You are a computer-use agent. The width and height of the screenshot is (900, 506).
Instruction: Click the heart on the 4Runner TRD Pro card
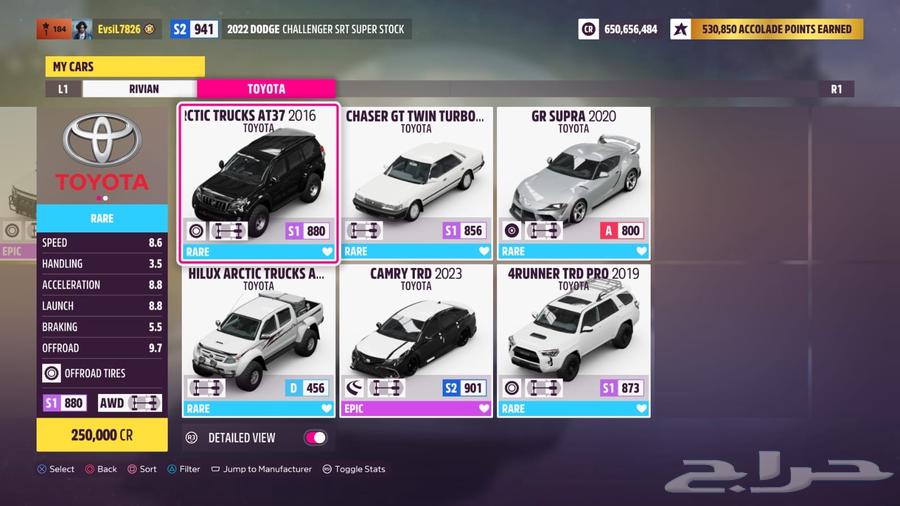[x=641, y=408]
